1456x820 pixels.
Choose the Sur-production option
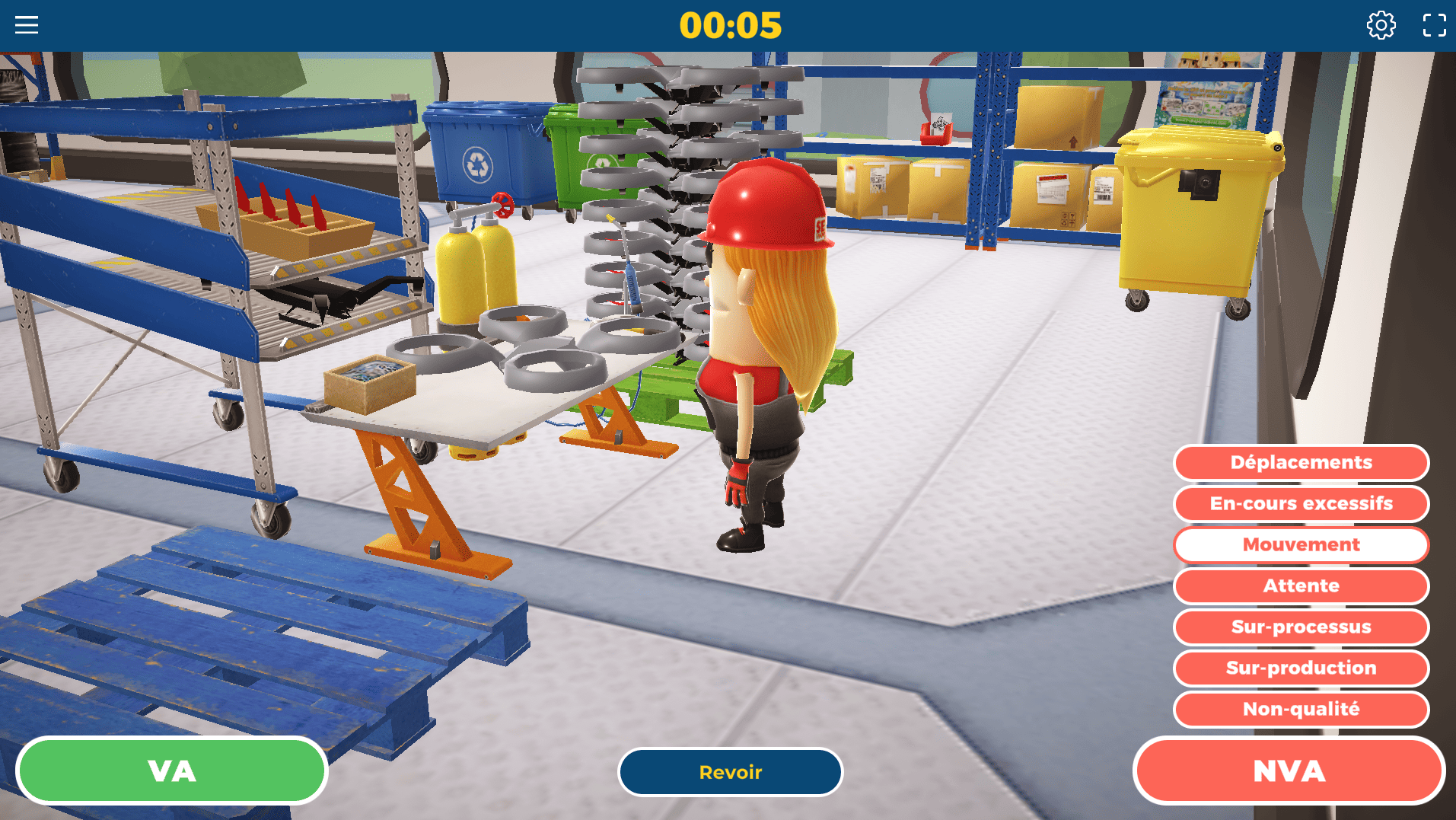tap(1301, 668)
